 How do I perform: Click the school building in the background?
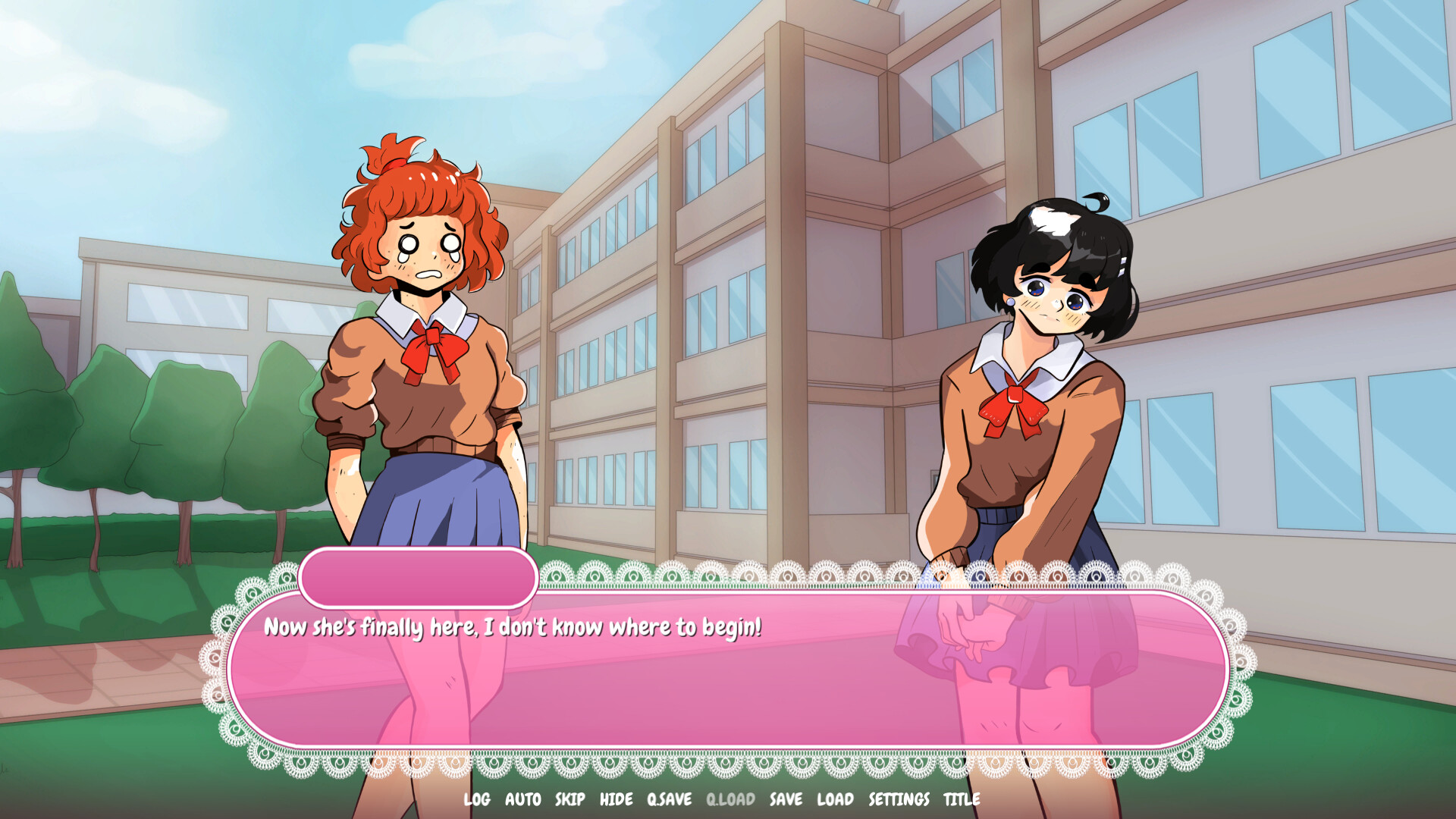pyautogui.click(x=758, y=227)
